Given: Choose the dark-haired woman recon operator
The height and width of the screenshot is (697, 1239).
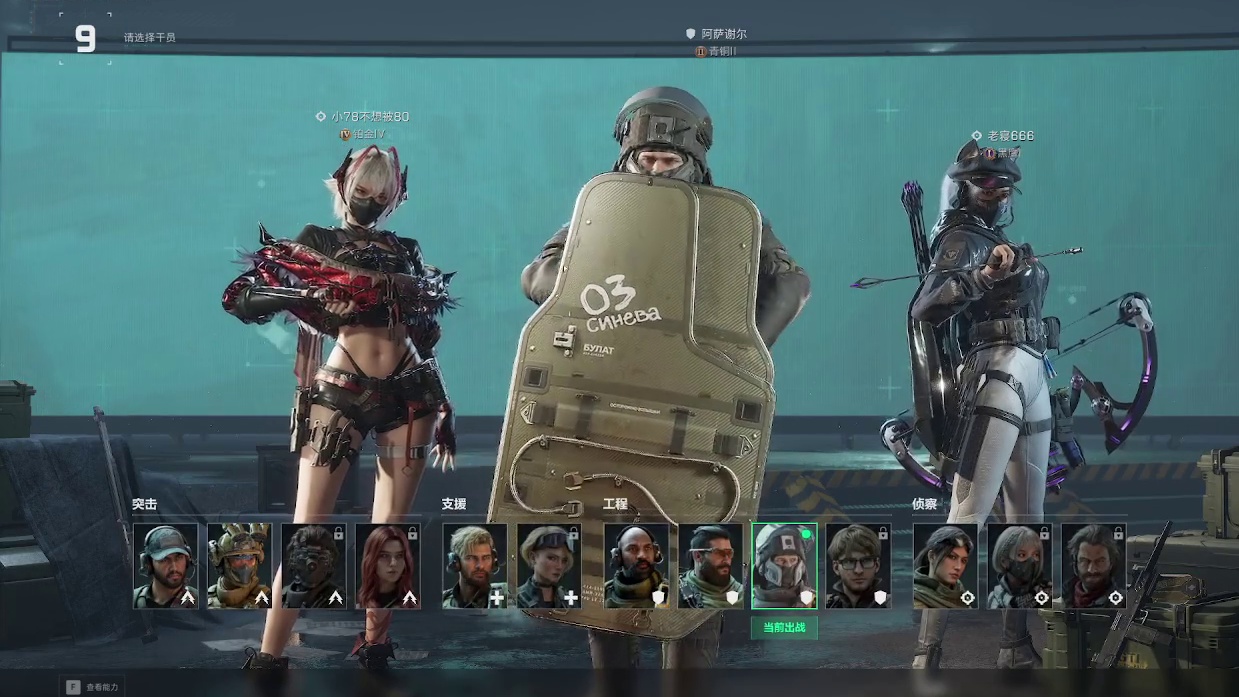Looking at the screenshot, I should 946,566.
